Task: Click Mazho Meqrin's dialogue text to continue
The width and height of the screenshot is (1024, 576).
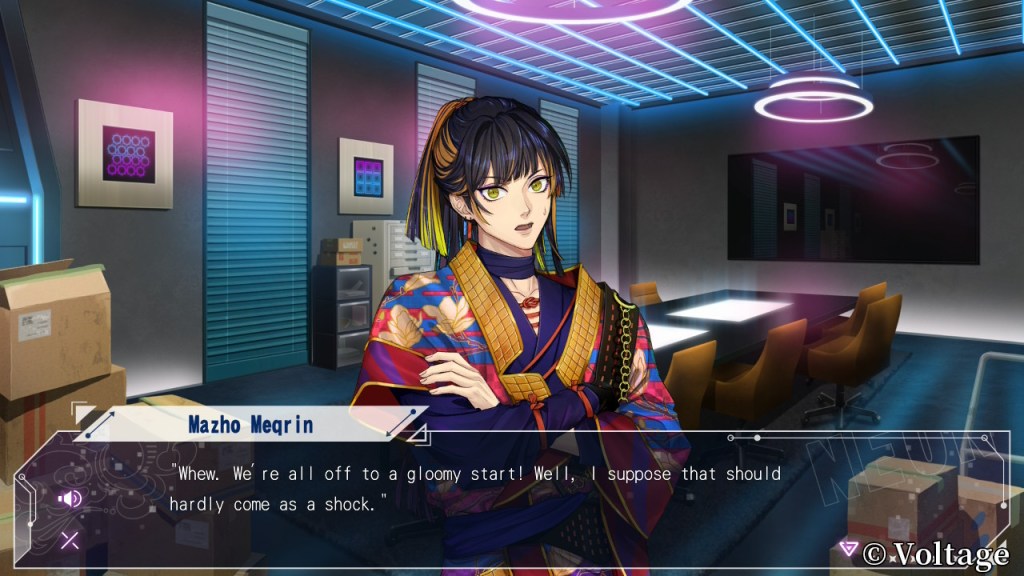Action: pos(474,488)
